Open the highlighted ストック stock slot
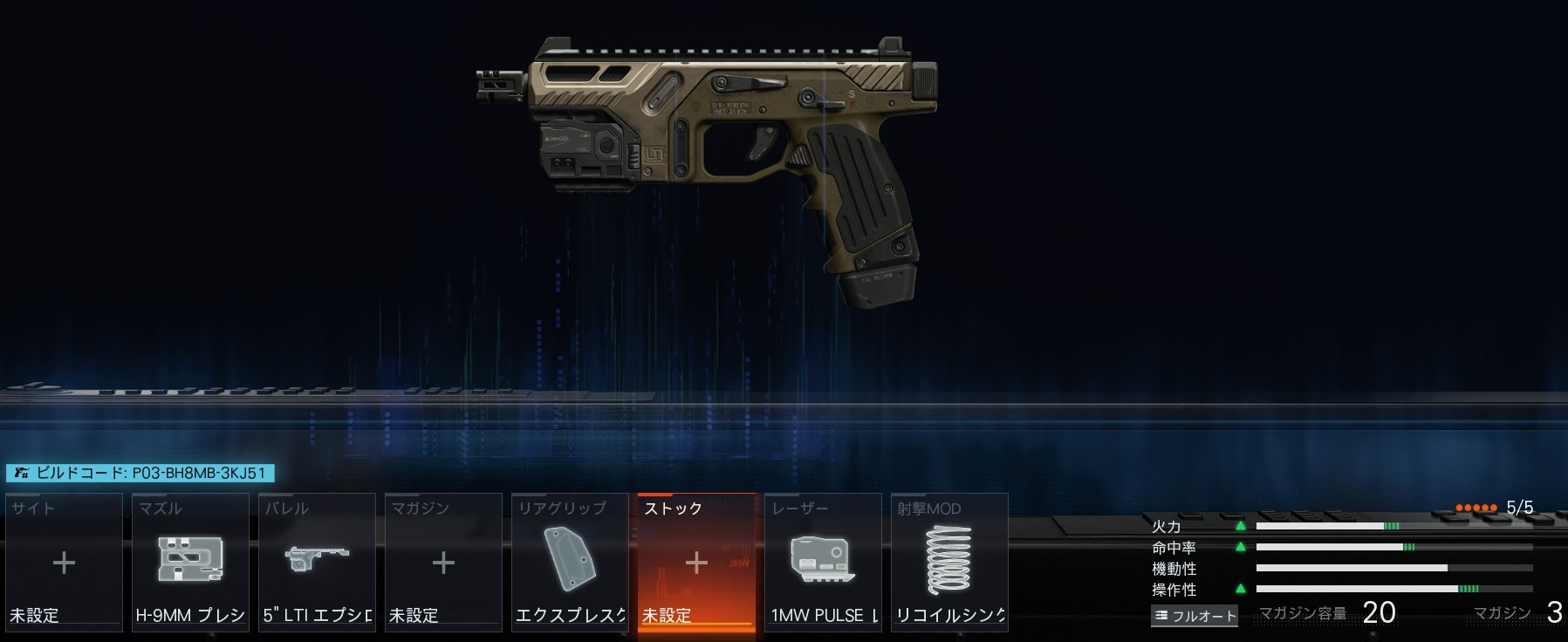The image size is (1568, 642). tap(696, 563)
